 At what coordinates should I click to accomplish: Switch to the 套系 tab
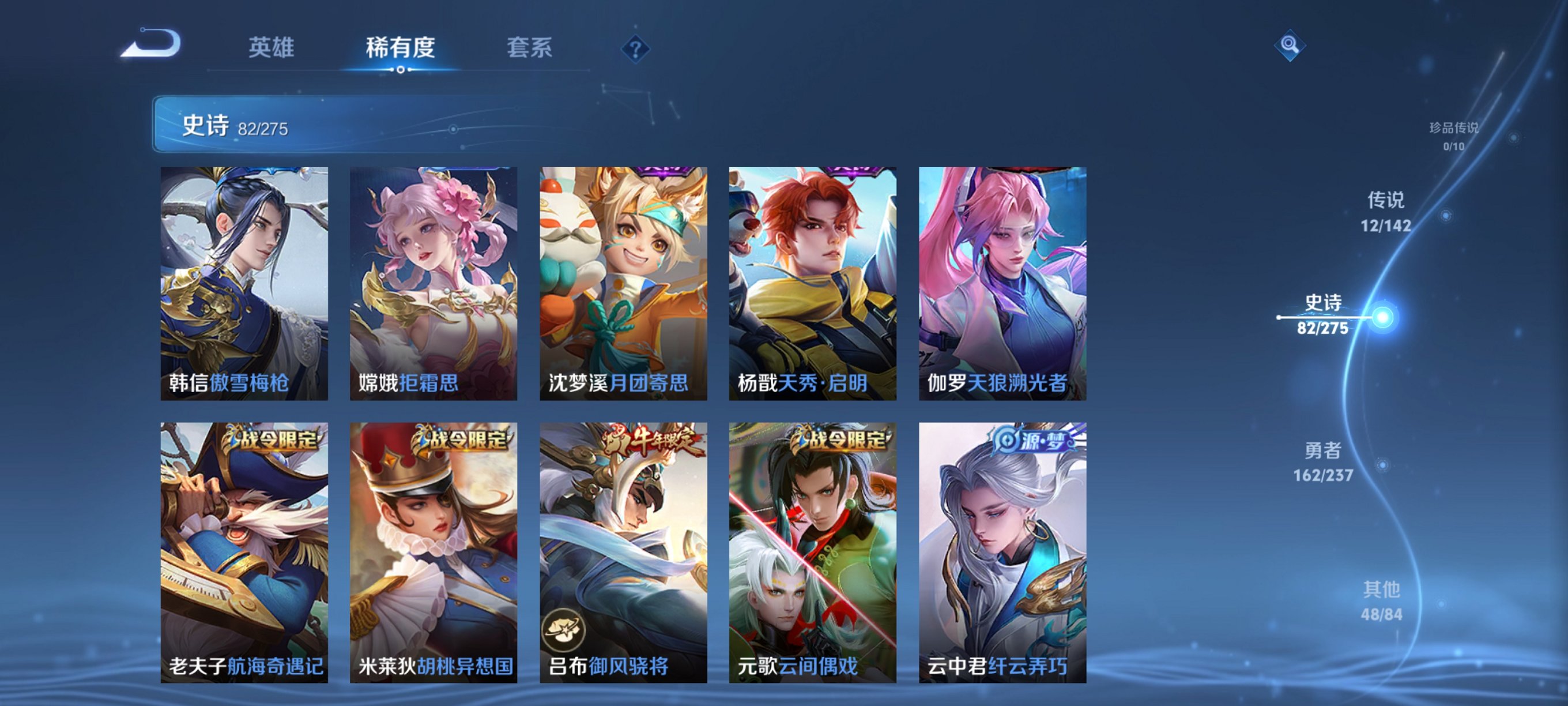point(529,51)
